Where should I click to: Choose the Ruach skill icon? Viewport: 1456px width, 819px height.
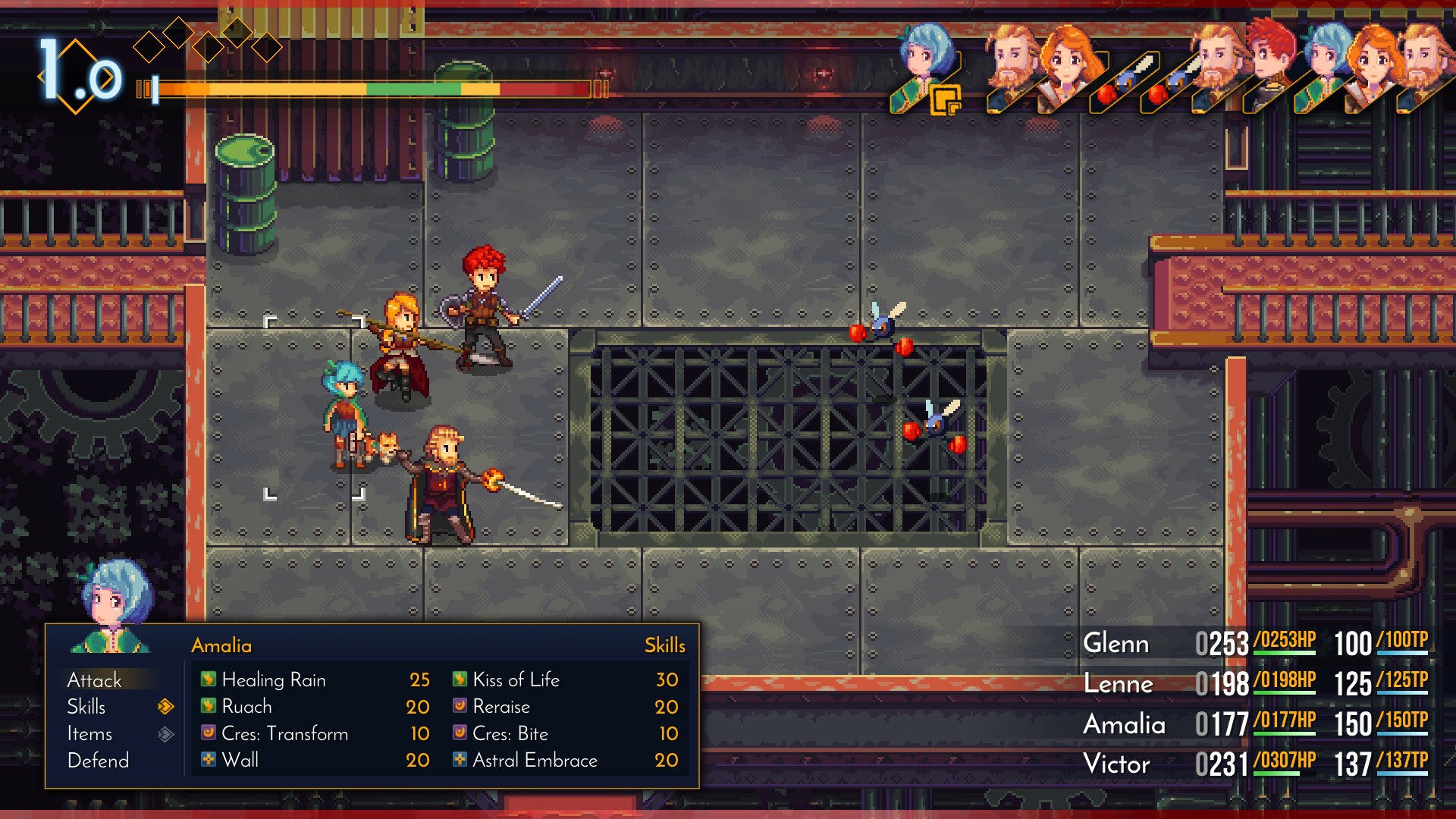[x=209, y=707]
